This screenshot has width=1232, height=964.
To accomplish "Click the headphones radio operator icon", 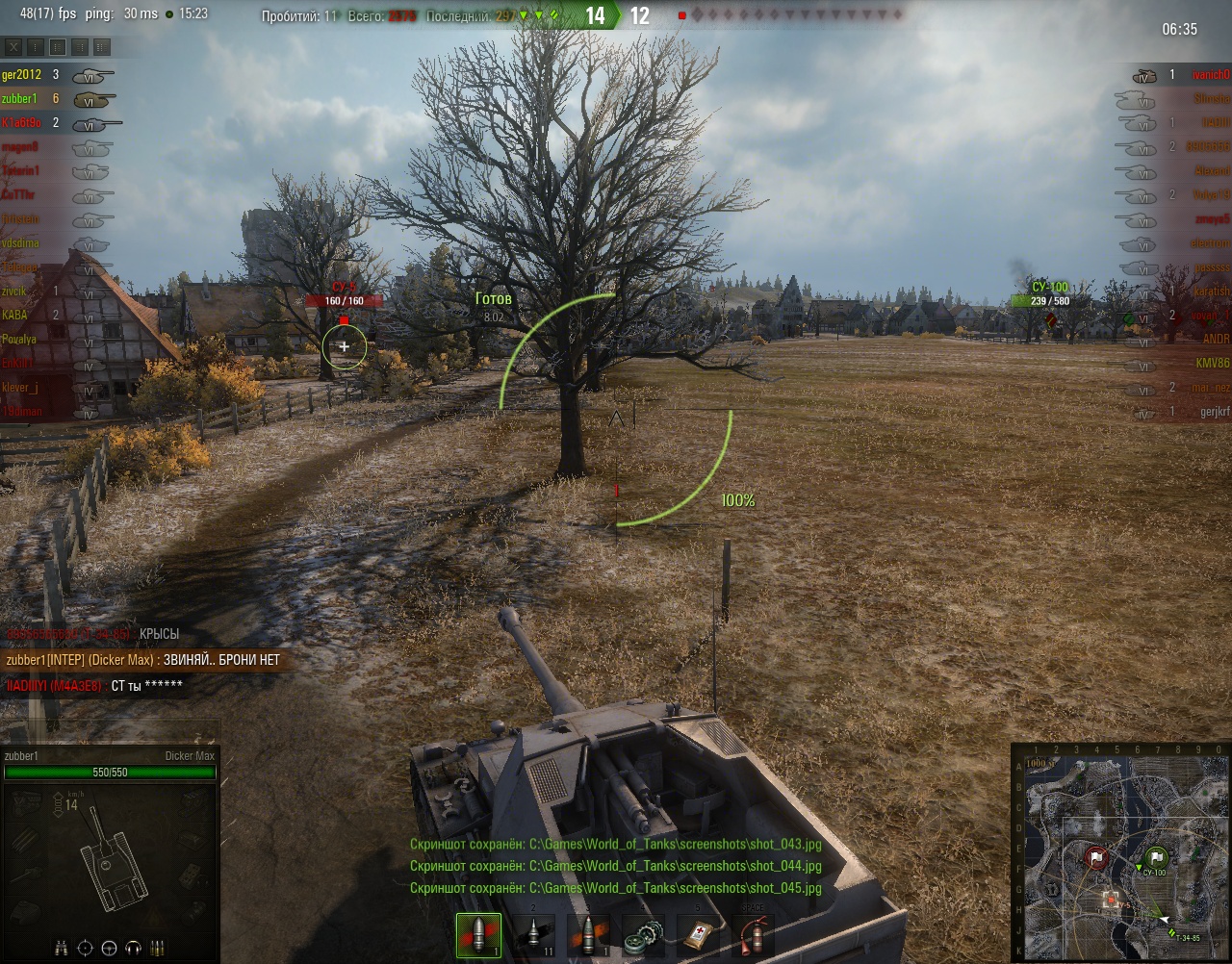I will 134,948.
